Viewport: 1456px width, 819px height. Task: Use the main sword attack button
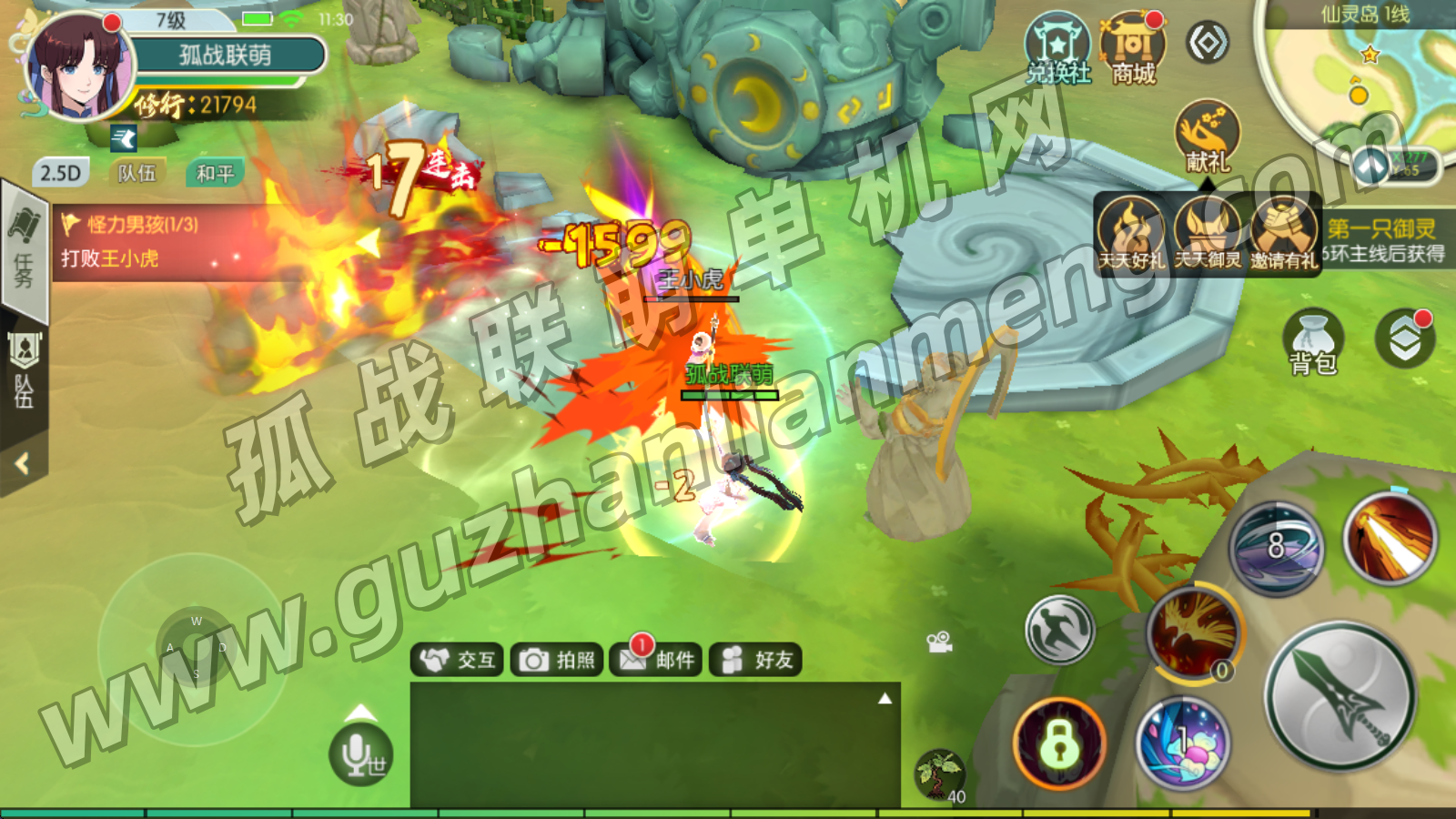coord(1341,697)
